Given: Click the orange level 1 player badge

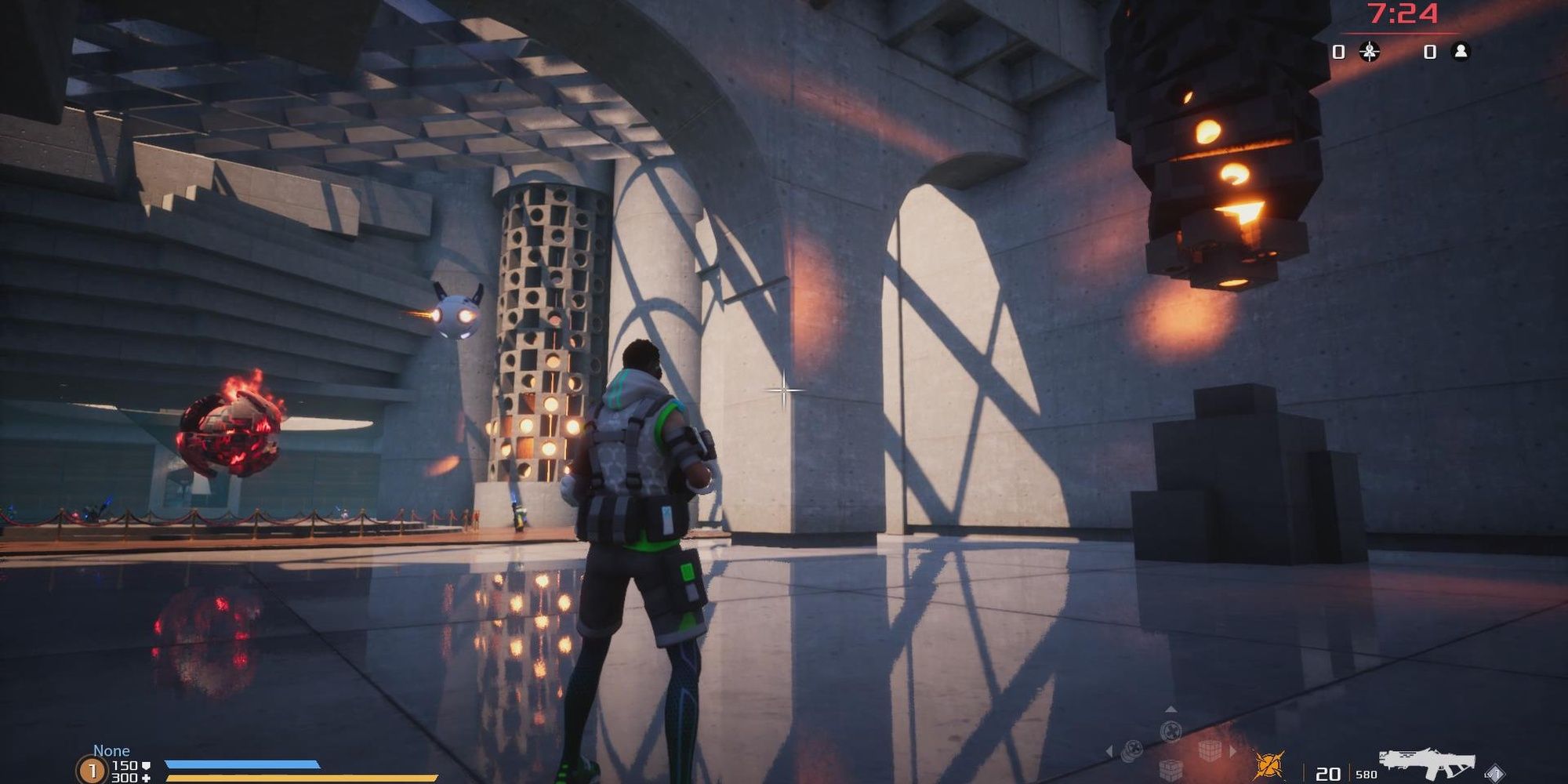Looking at the screenshot, I should 92,771.
